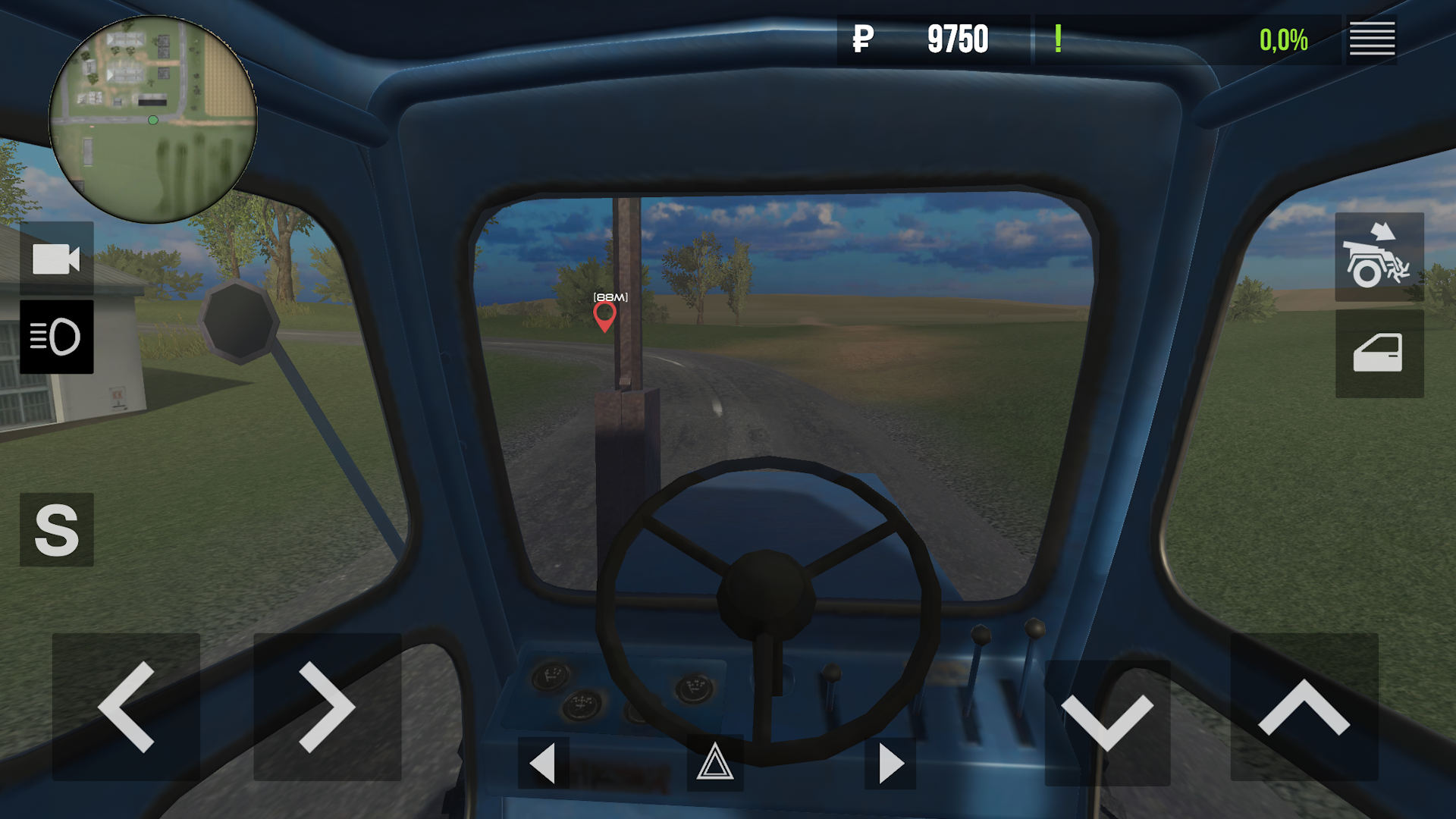Toggle the headlights on

pos(58,336)
